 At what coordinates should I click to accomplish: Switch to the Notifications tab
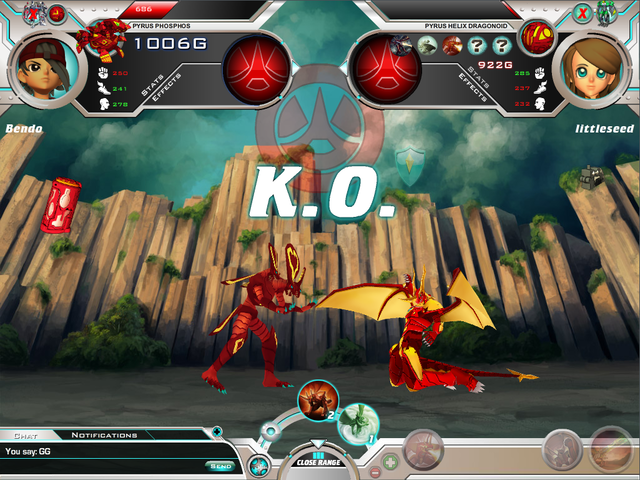(104, 435)
